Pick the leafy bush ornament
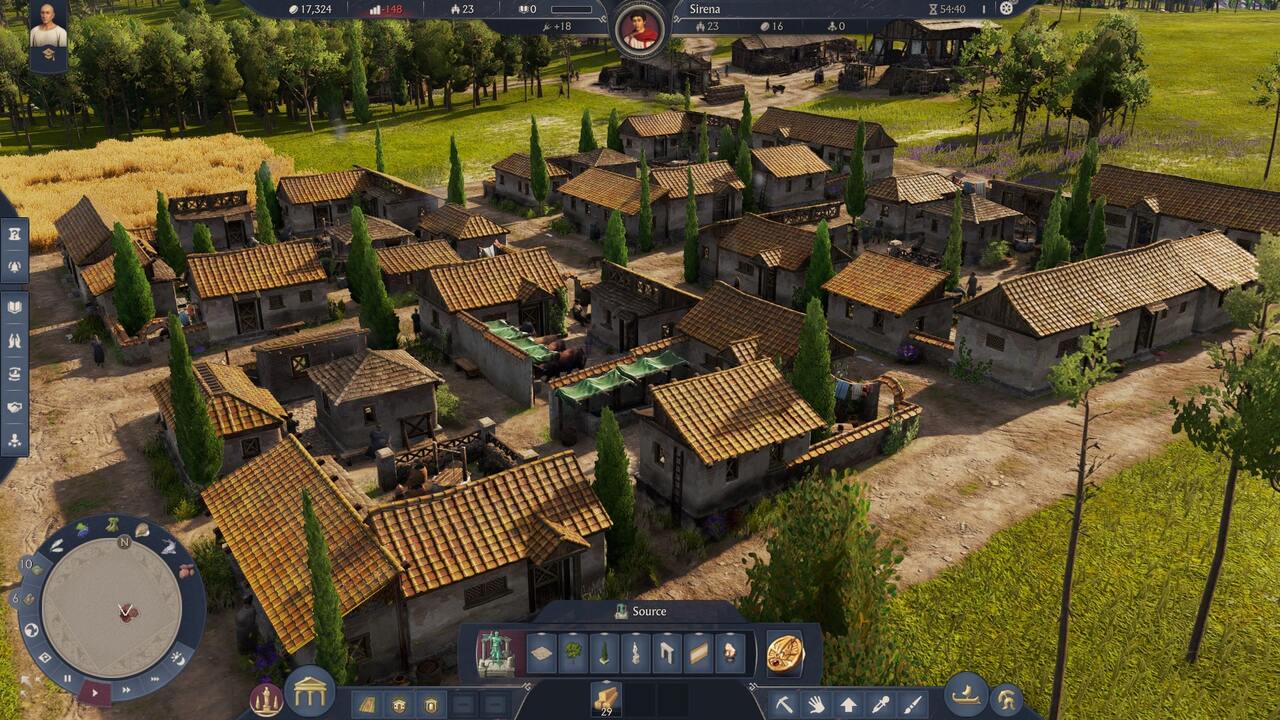 (573, 653)
